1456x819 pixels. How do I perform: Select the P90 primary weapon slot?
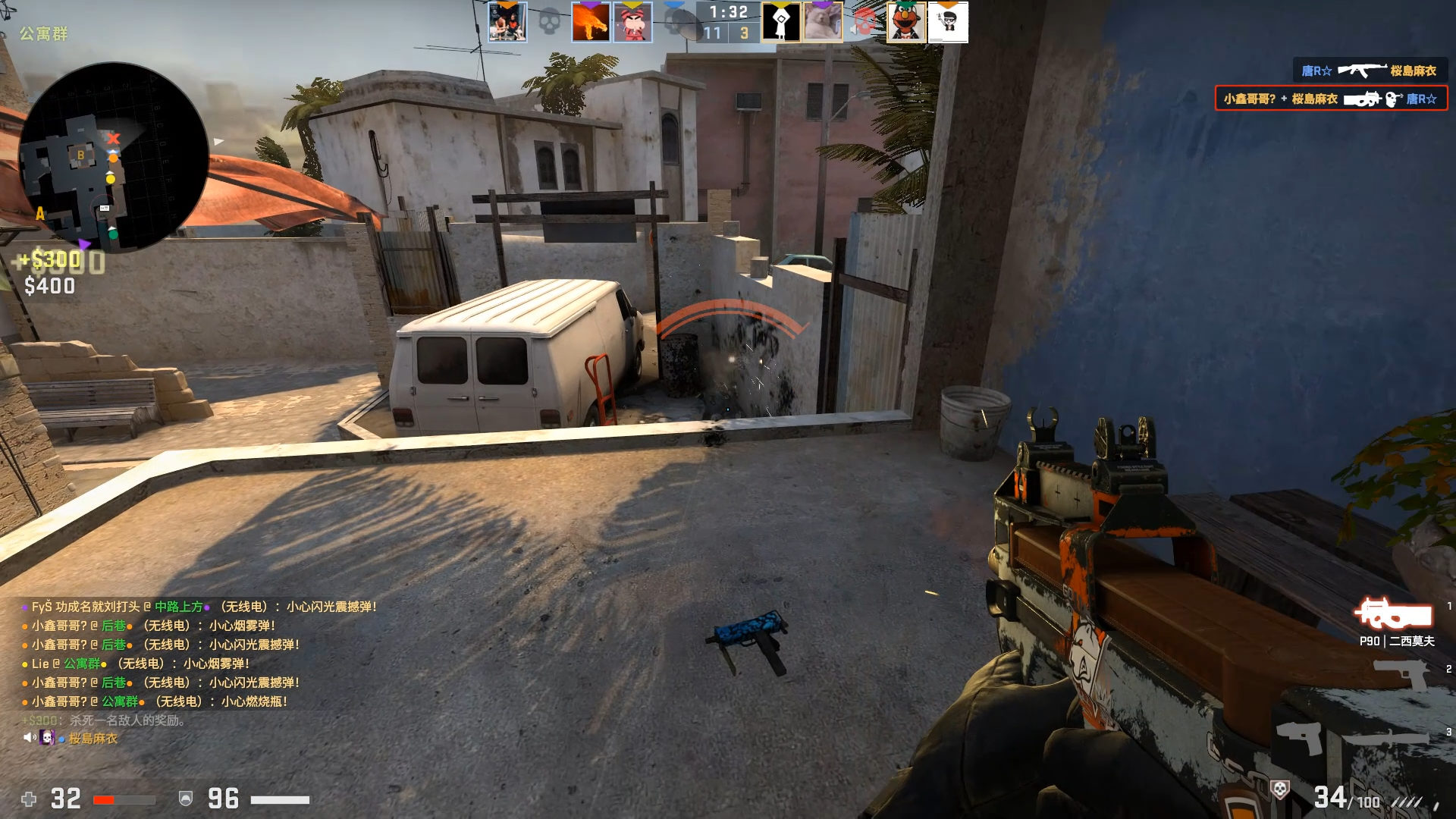coord(1394,614)
